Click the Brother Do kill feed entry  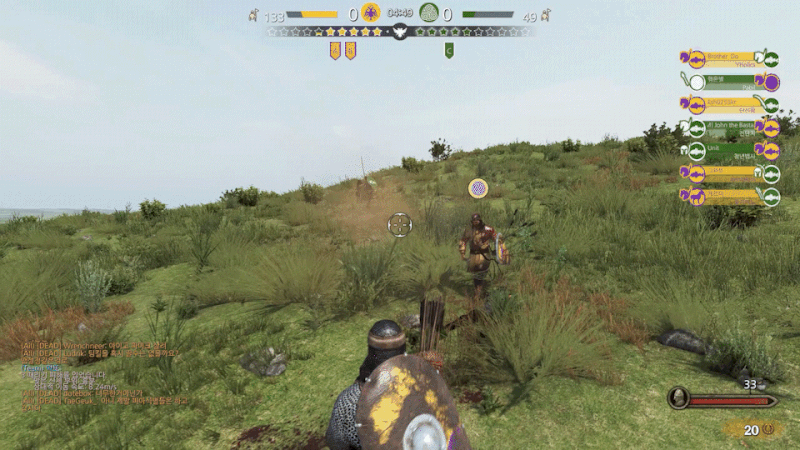click(729, 58)
